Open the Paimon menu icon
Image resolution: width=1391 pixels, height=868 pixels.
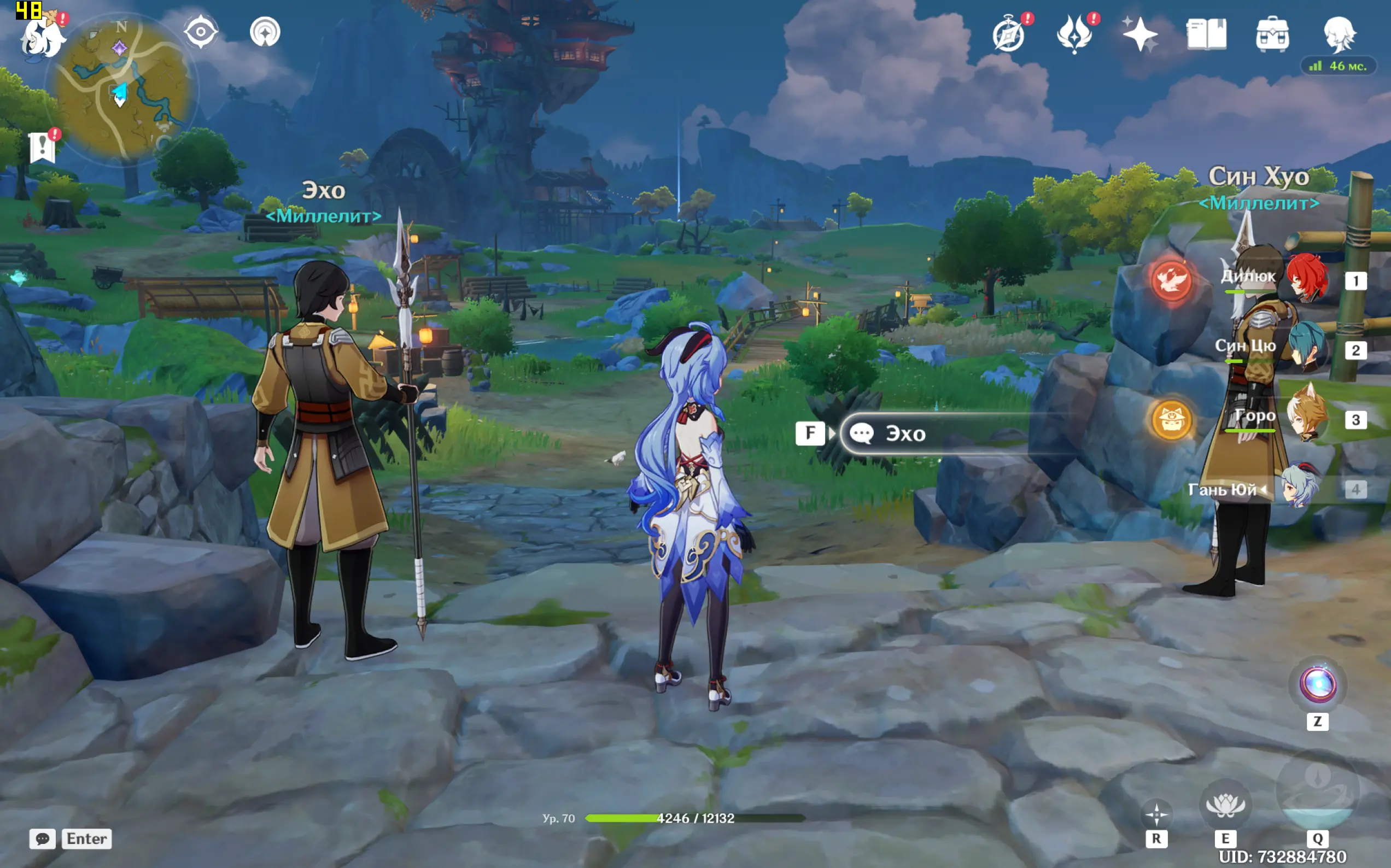tap(42, 36)
